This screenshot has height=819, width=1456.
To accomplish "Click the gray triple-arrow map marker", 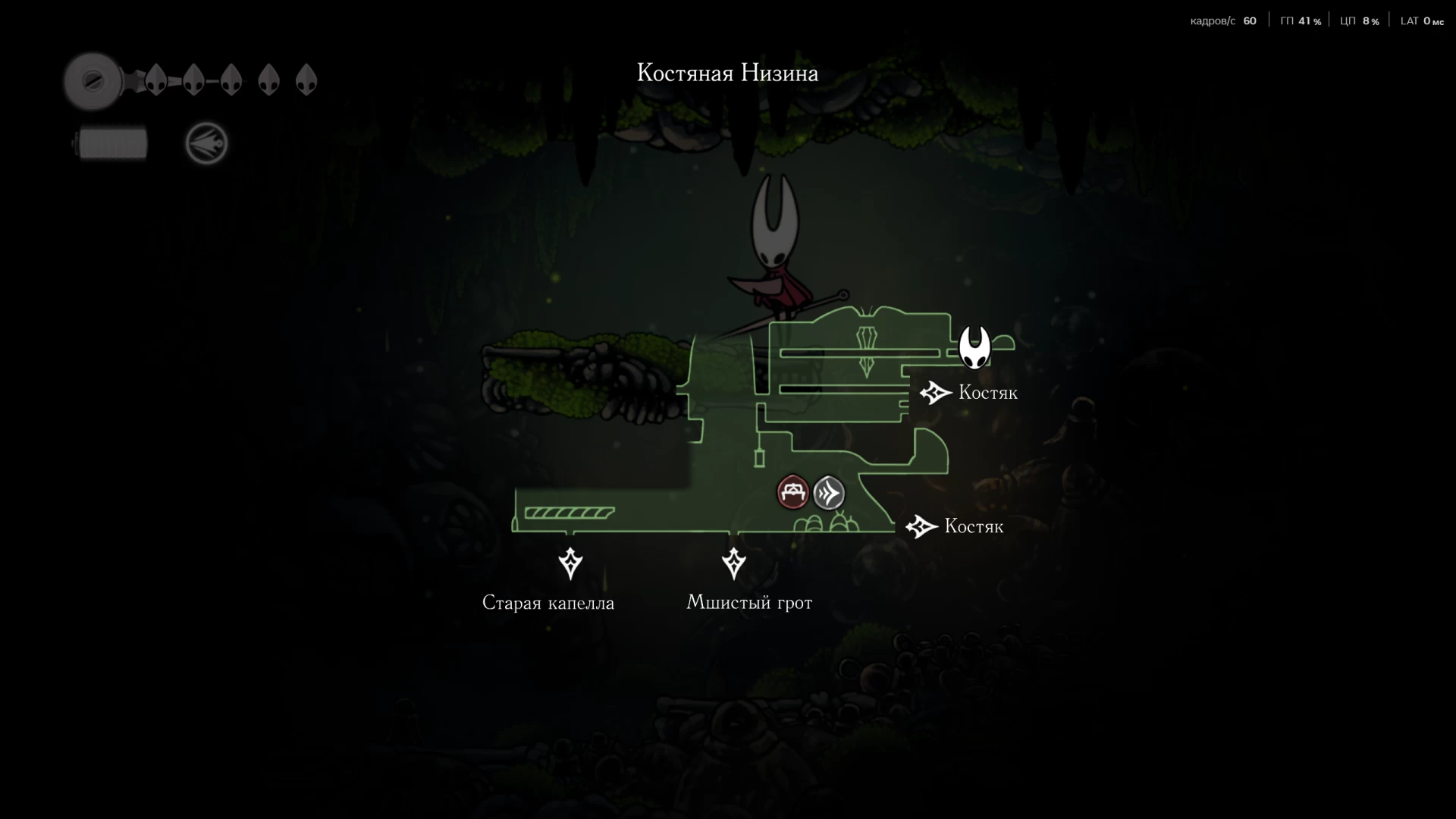I will click(x=829, y=493).
